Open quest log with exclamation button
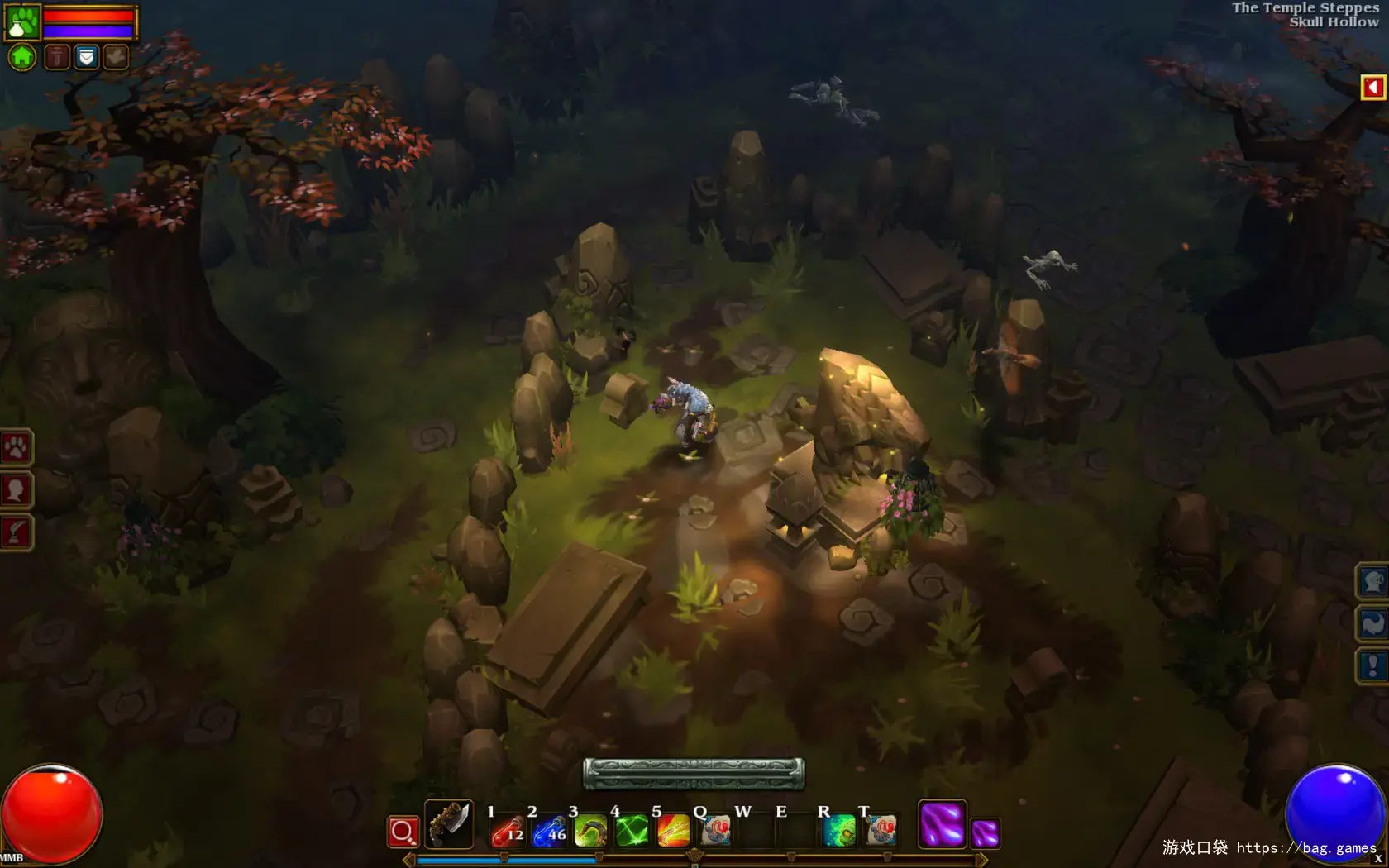The width and height of the screenshot is (1389, 868). tap(1372, 665)
